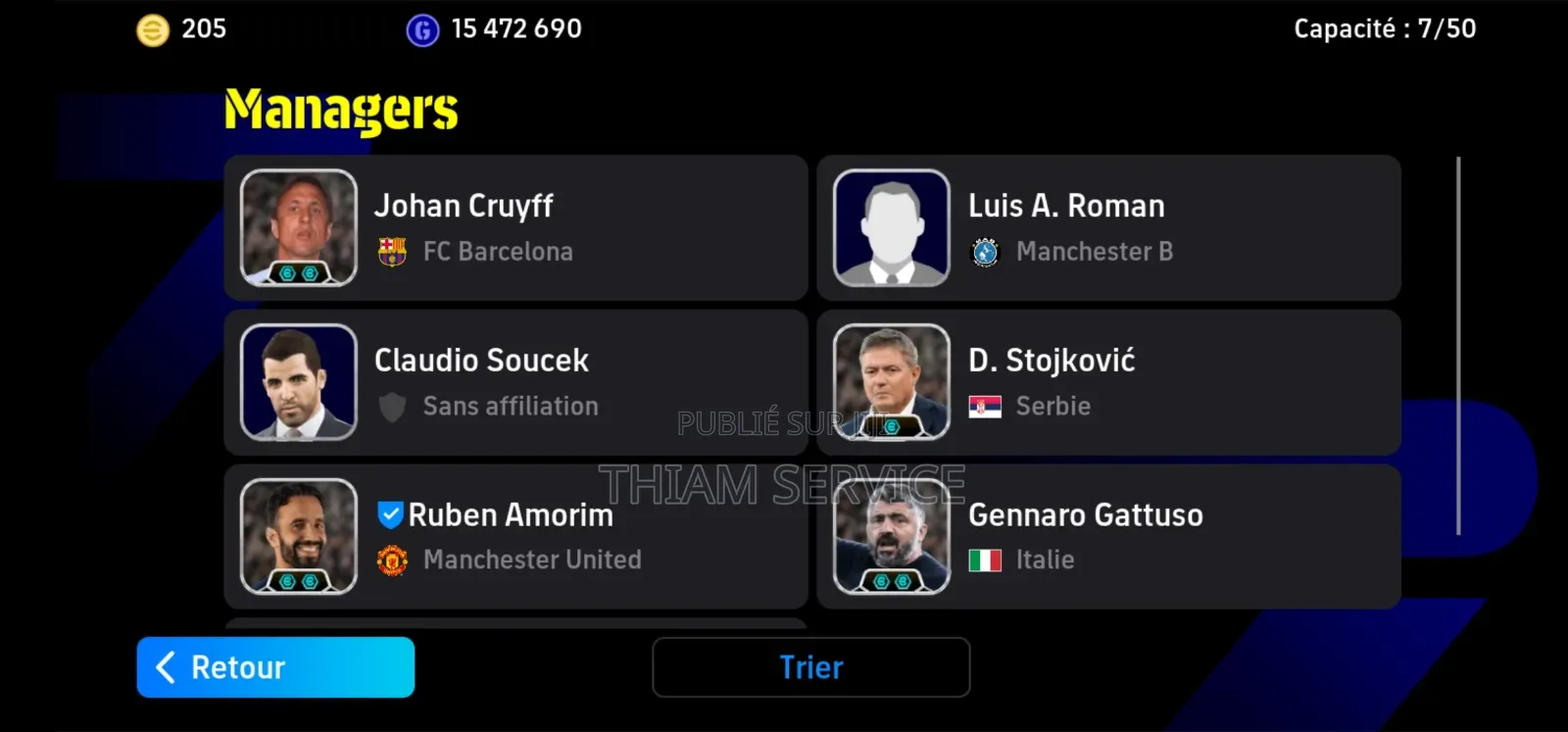
Task: Click the Manchester United crest on Amorim's card
Action: click(x=391, y=560)
